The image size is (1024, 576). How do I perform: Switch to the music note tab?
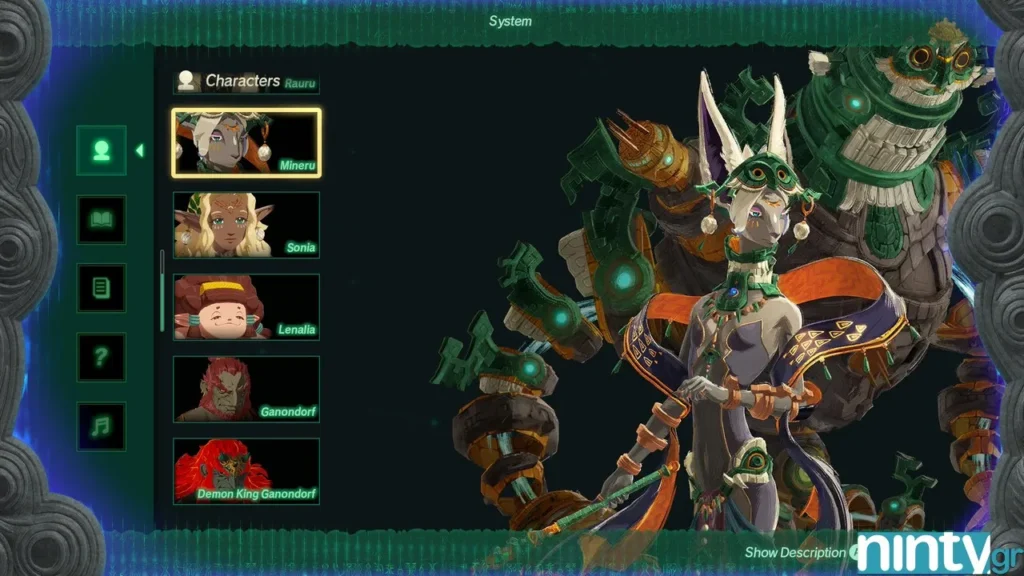pos(101,426)
